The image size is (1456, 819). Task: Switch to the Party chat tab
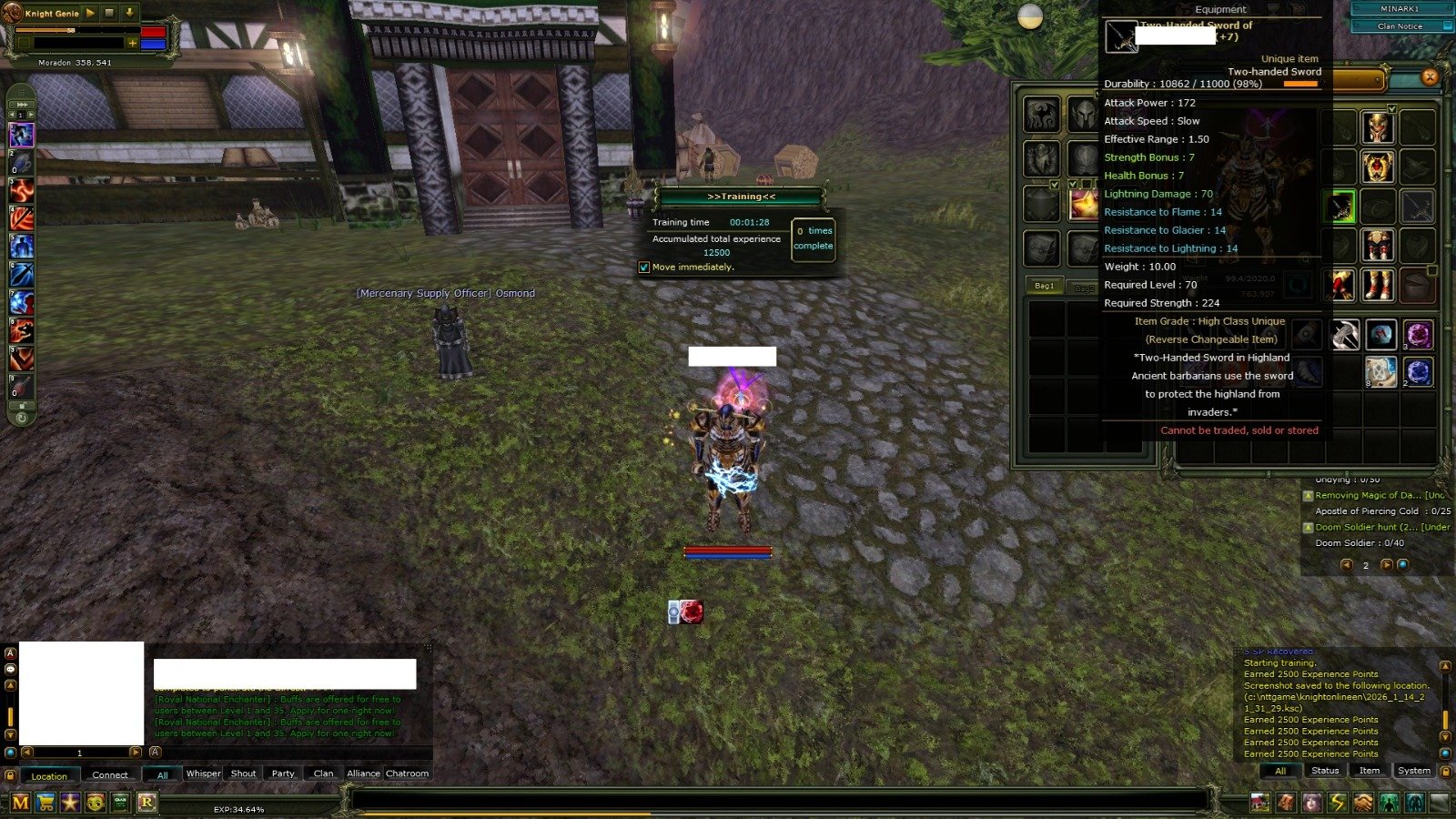282,773
